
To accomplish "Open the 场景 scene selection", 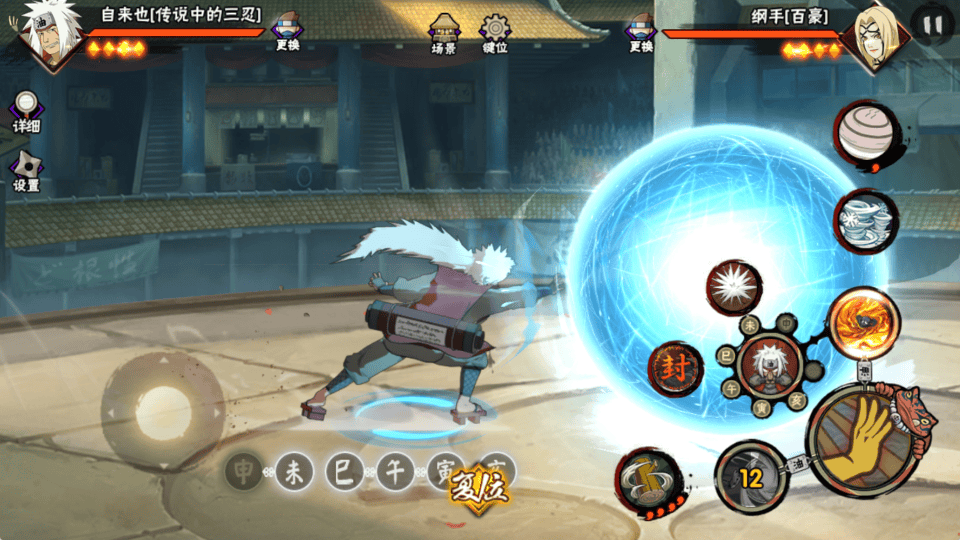I will coord(443,33).
